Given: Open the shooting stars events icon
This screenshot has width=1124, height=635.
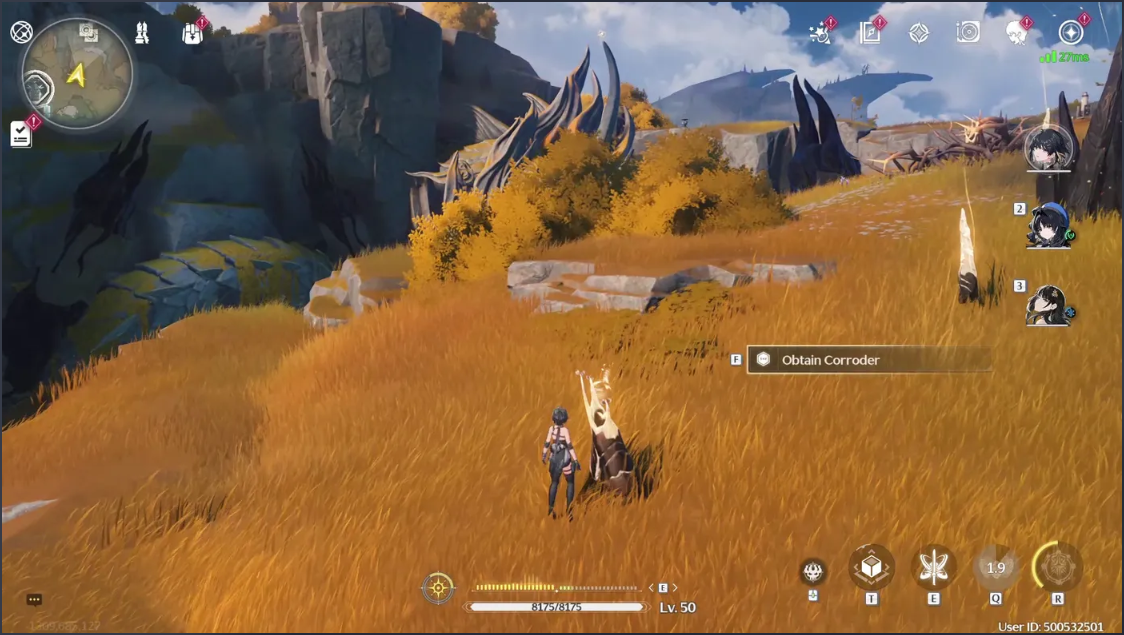Looking at the screenshot, I should (x=820, y=33).
